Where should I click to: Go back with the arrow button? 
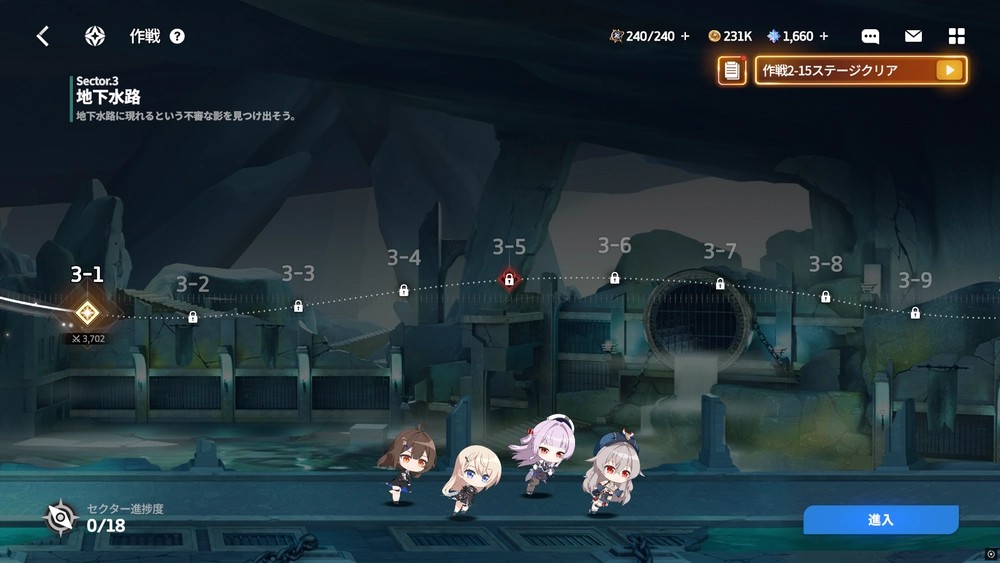click(43, 37)
